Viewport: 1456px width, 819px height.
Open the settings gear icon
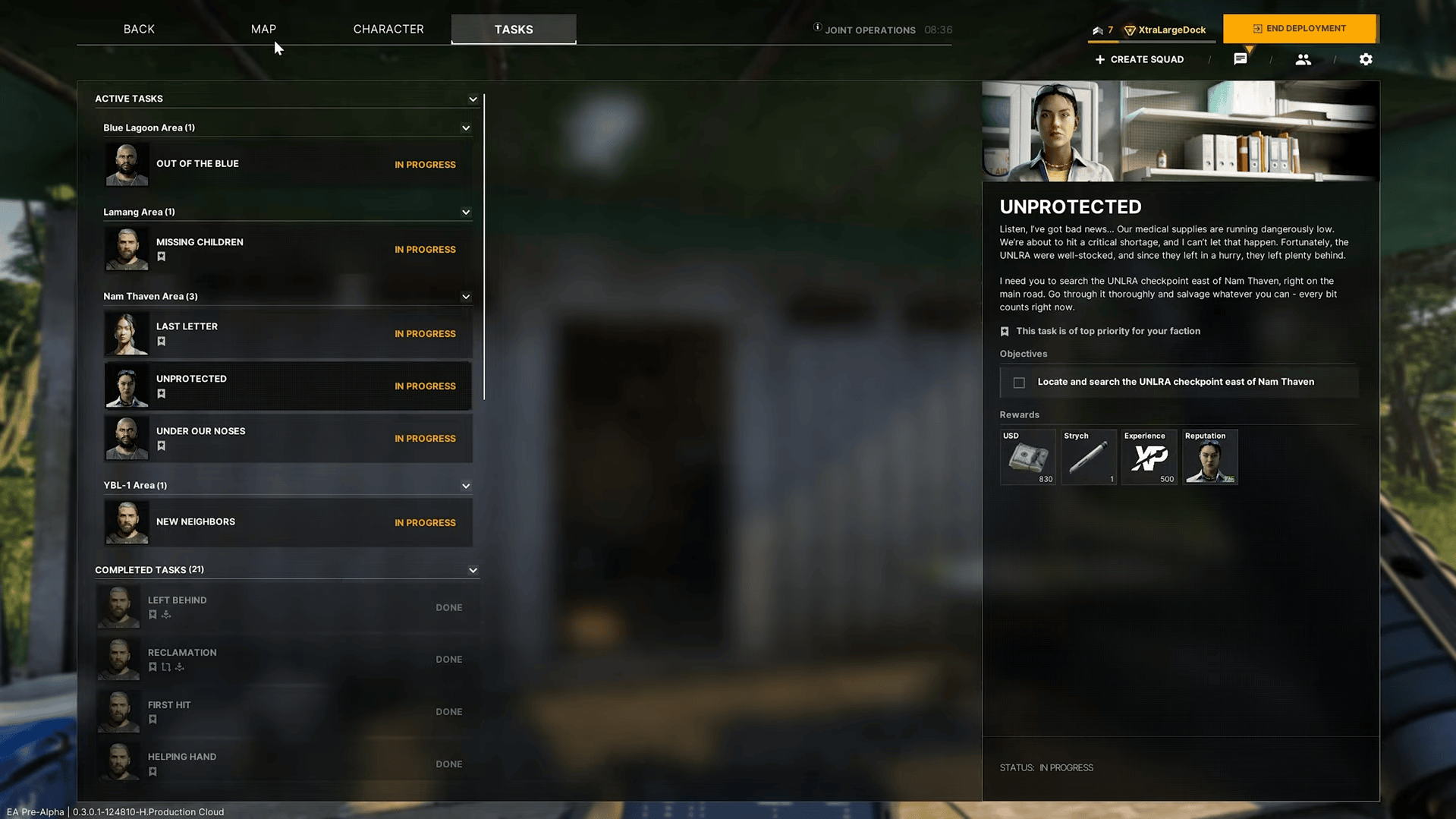tap(1366, 59)
